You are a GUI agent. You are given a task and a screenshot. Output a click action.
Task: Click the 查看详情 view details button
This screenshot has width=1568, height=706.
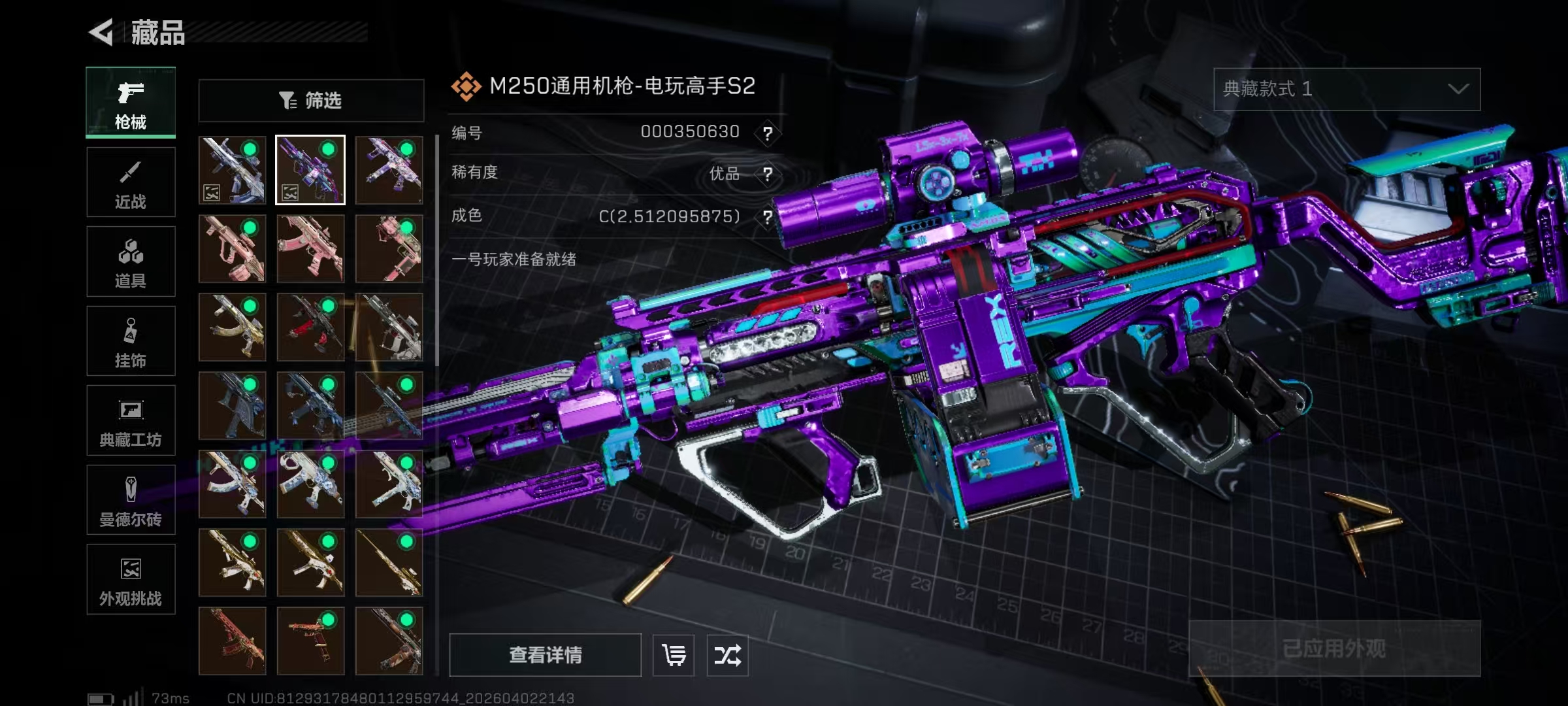pos(545,655)
